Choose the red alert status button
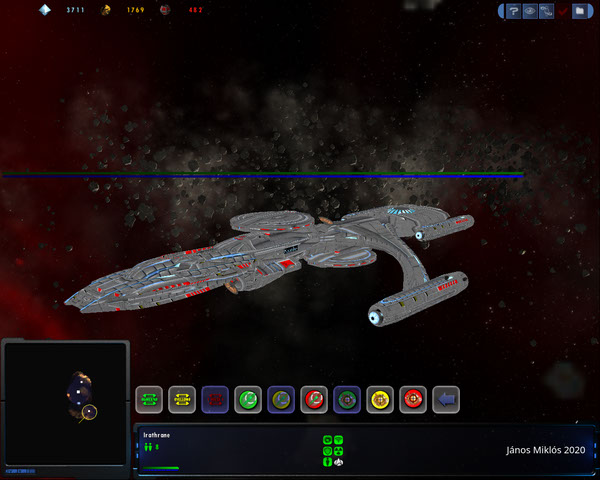 pos(215,400)
